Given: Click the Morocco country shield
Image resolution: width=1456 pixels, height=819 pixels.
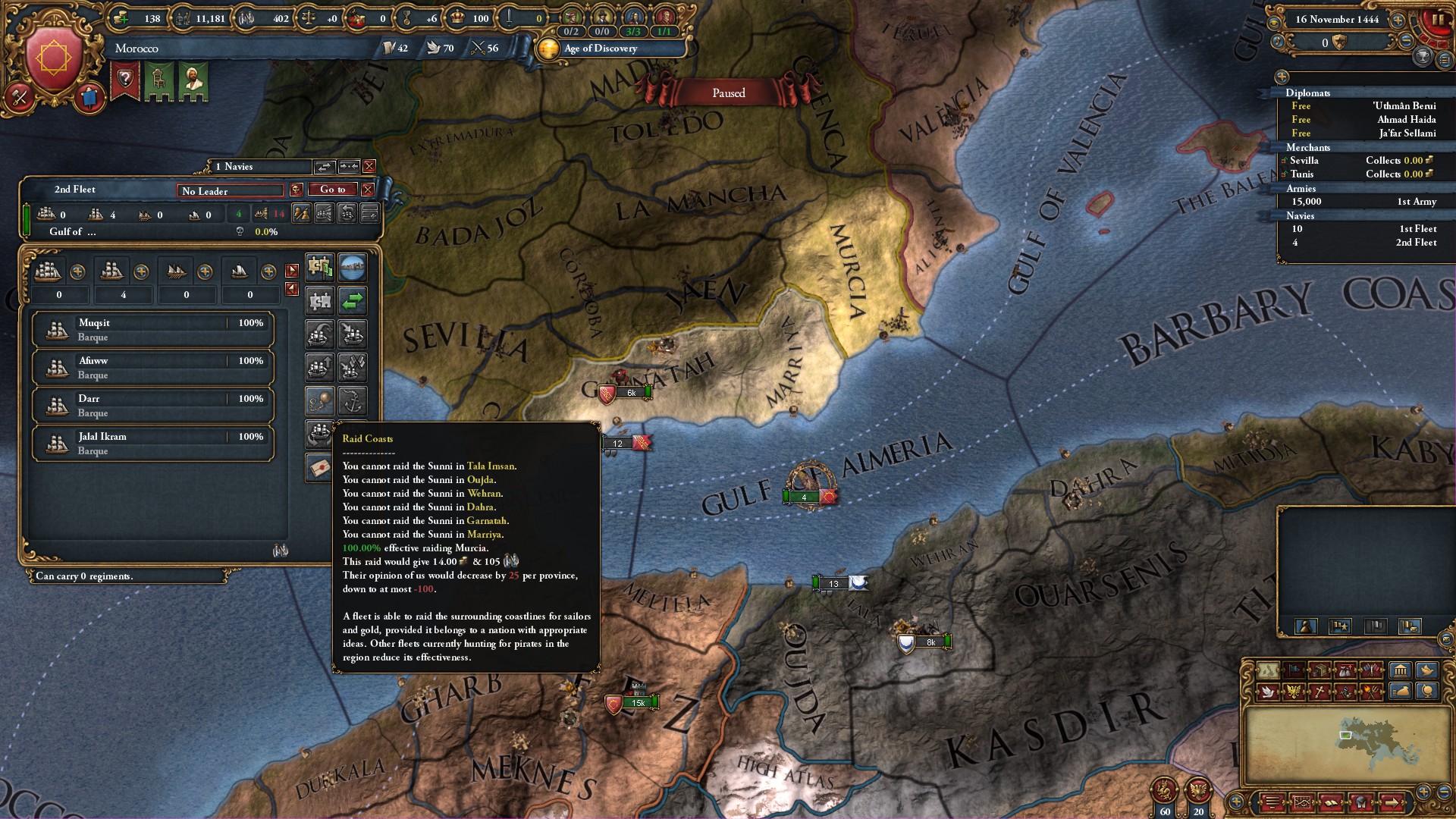Looking at the screenshot, I should [x=54, y=58].
